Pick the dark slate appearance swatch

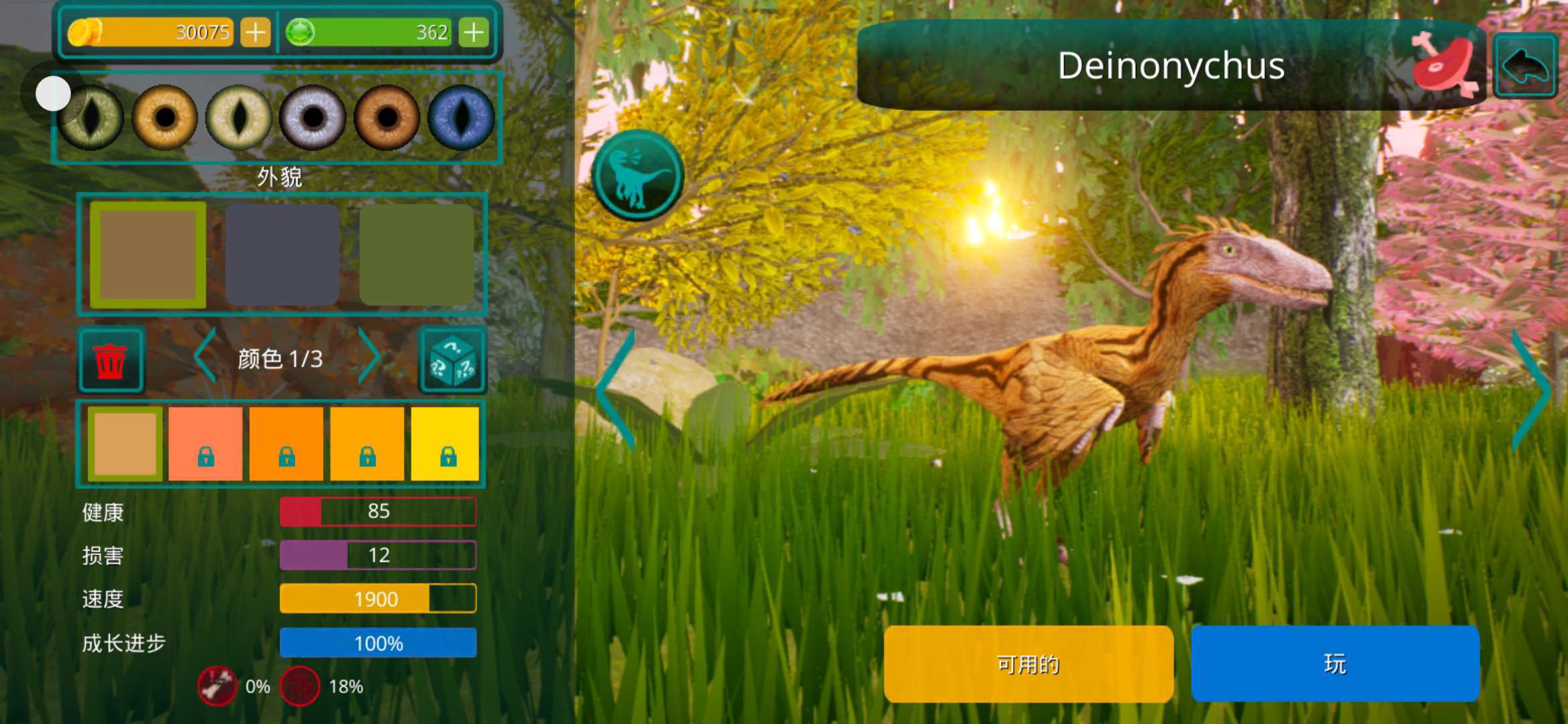pos(282,255)
